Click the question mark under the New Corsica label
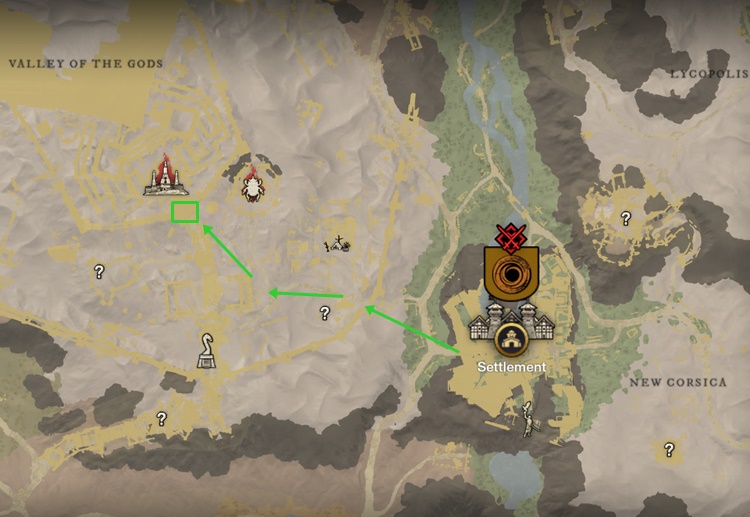 click(669, 449)
